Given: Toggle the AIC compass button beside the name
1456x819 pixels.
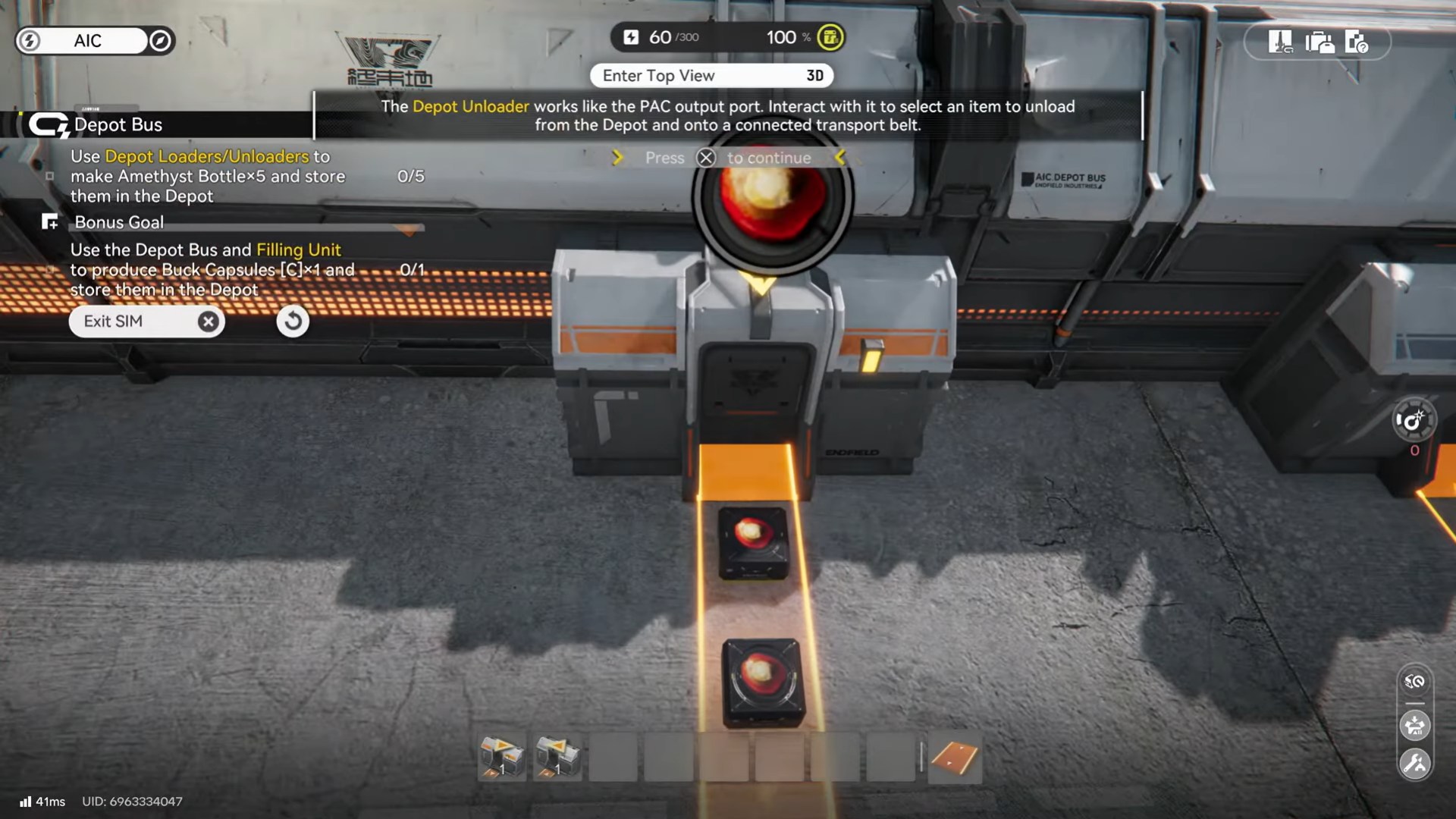Looking at the screenshot, I should [x=159, y=41].
